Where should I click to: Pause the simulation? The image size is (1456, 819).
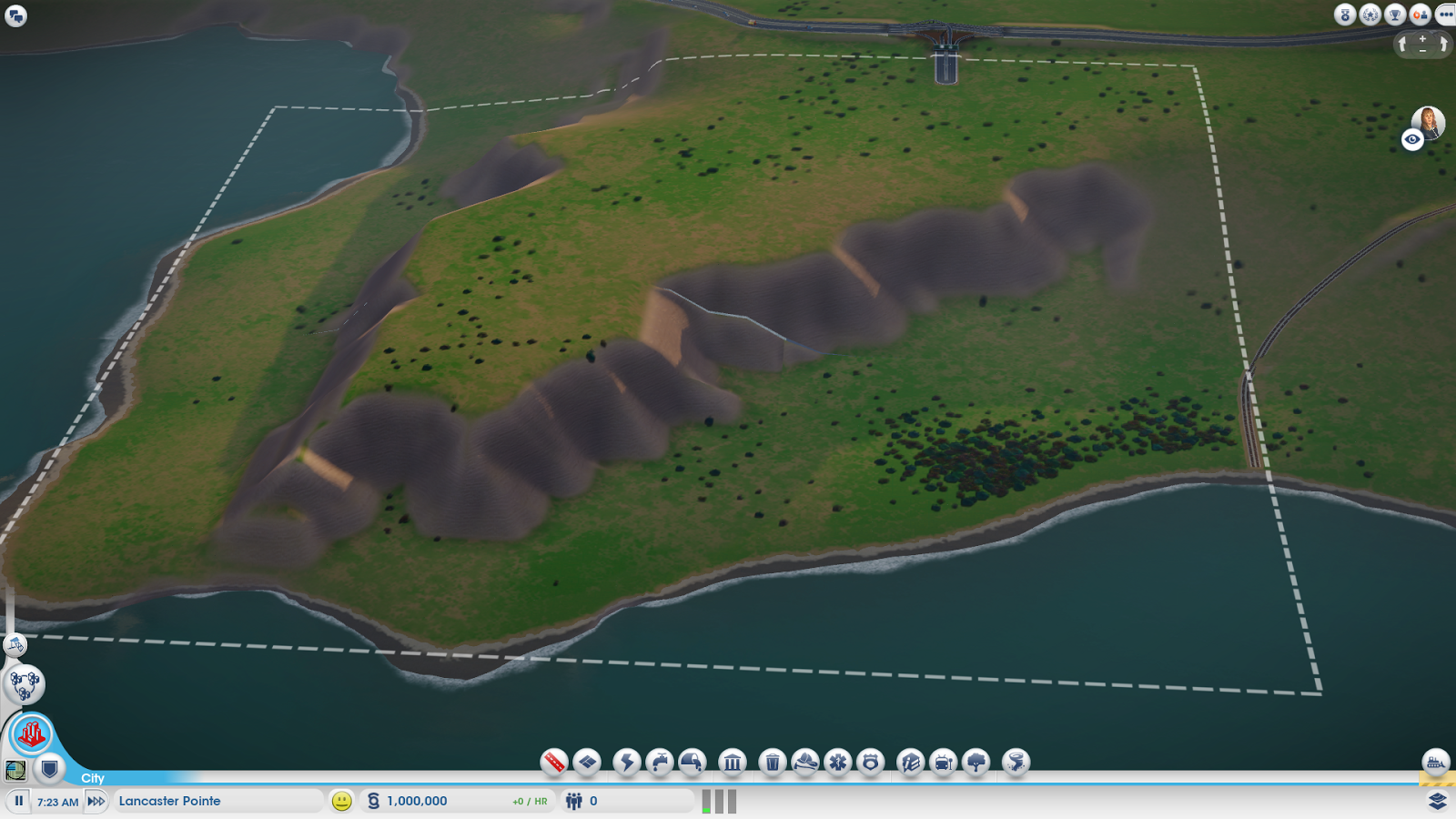18,801
